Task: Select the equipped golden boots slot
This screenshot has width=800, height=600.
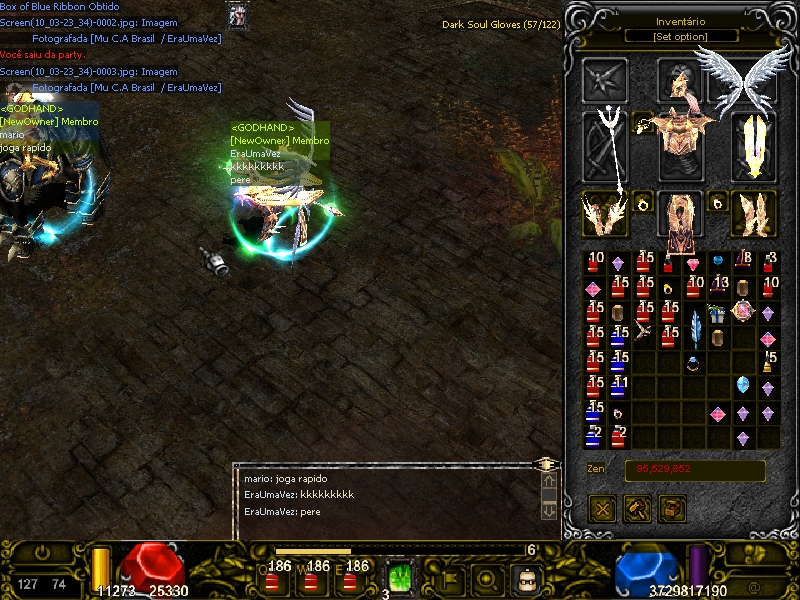Action: pyautogui.click(x=755, y=213)
